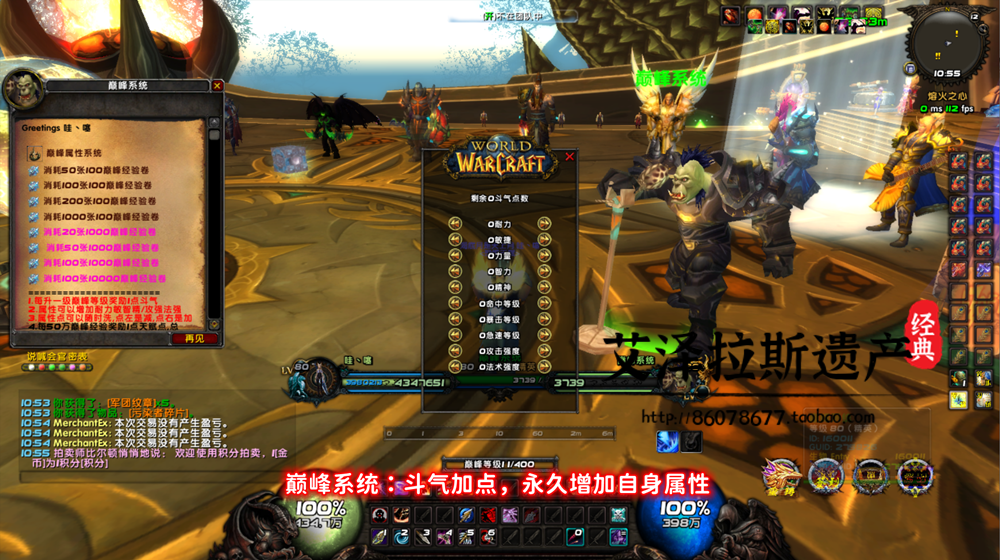1000x560 pixels.
Task: Reduce 精神 with its left arrow
Action: coord(455,285)
